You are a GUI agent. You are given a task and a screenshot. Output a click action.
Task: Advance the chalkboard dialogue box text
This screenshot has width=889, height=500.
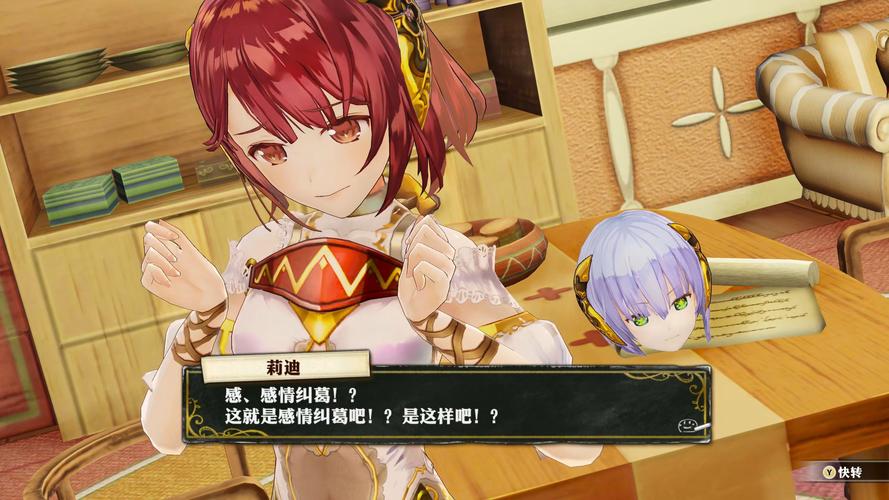[x=445, y=402]
